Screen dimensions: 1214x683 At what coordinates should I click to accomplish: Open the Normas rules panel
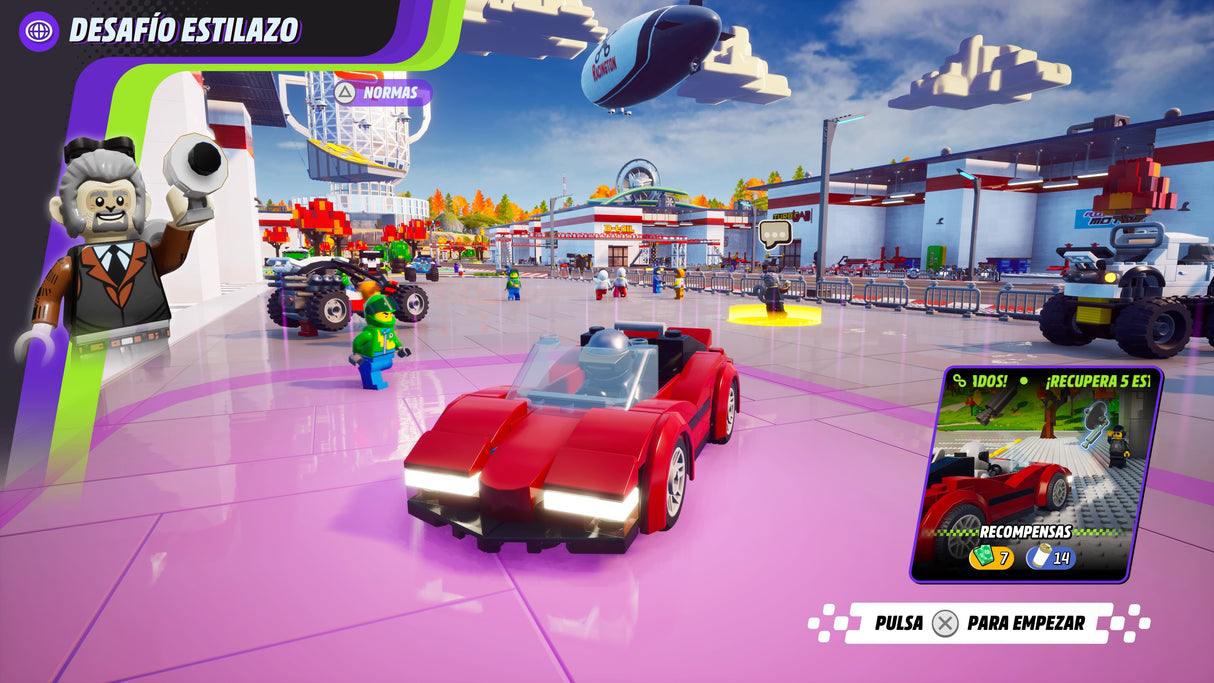click(x=380, y=93)
